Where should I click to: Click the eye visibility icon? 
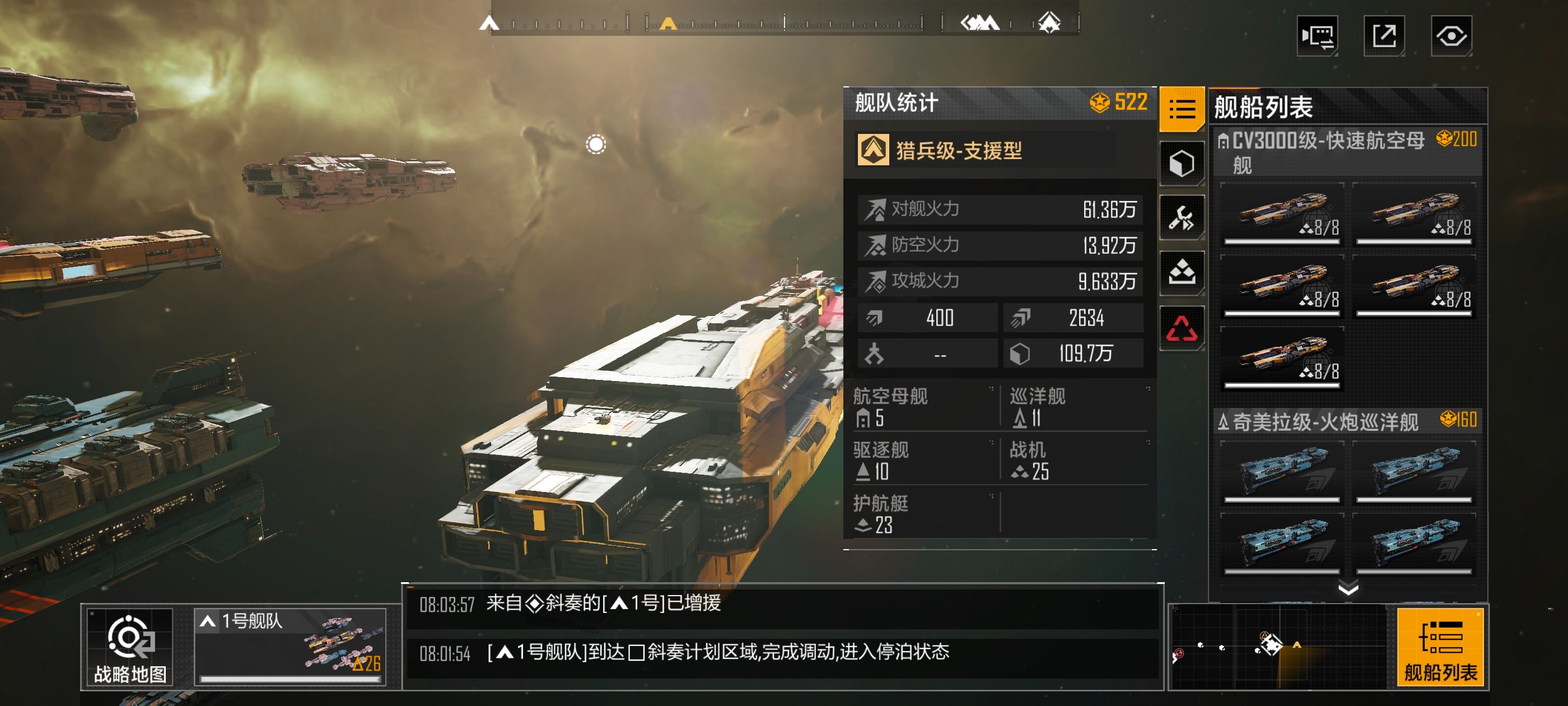tap(1451, 36)
